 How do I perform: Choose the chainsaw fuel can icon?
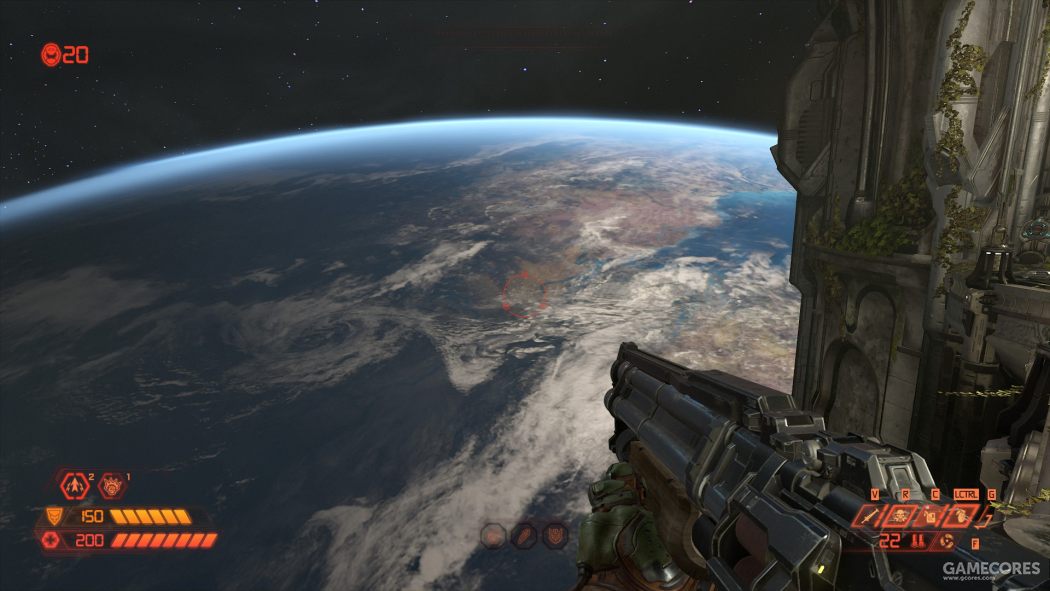point(930,516)
